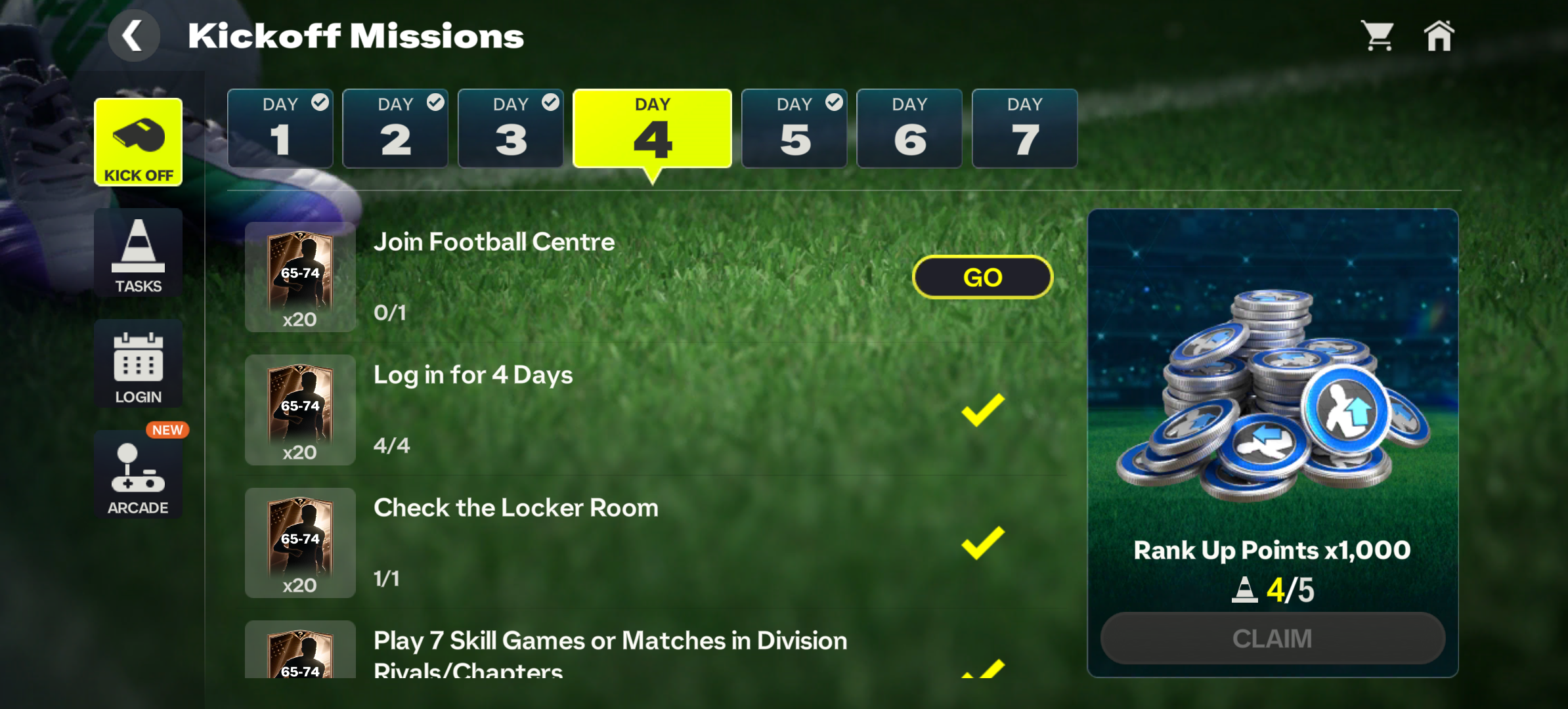Open the Day 6 tab
The image size is (1568, 709).
[x=909, y=129]
